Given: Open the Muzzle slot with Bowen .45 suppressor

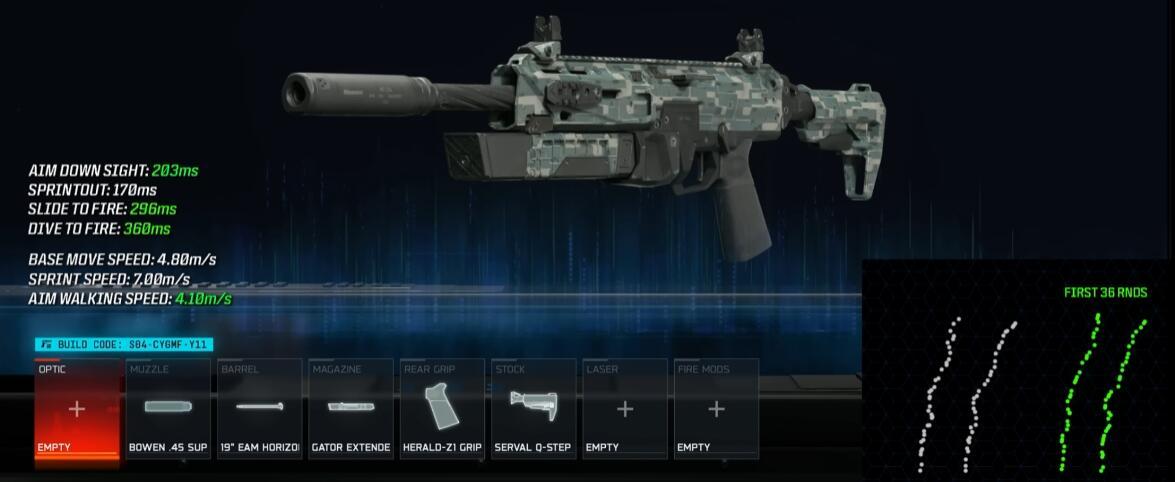Looking at the screenshot, I should coord(168,409).
